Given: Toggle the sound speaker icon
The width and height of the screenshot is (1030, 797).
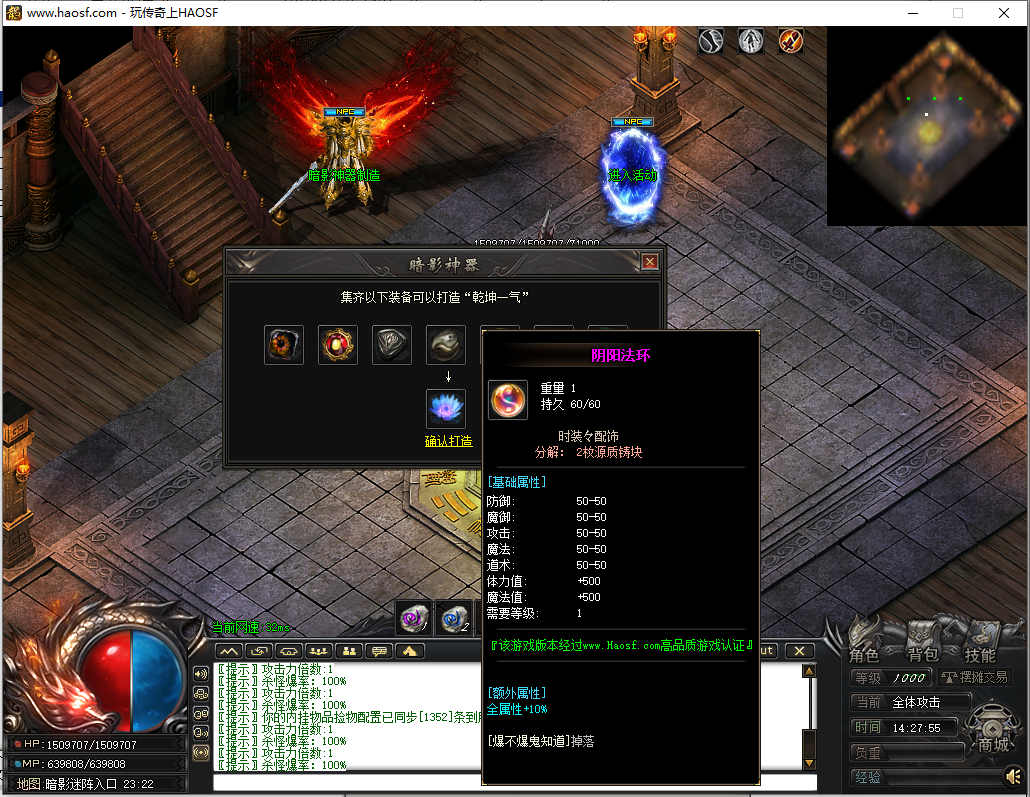Looking at the screenshot, I should [1014, 777].
